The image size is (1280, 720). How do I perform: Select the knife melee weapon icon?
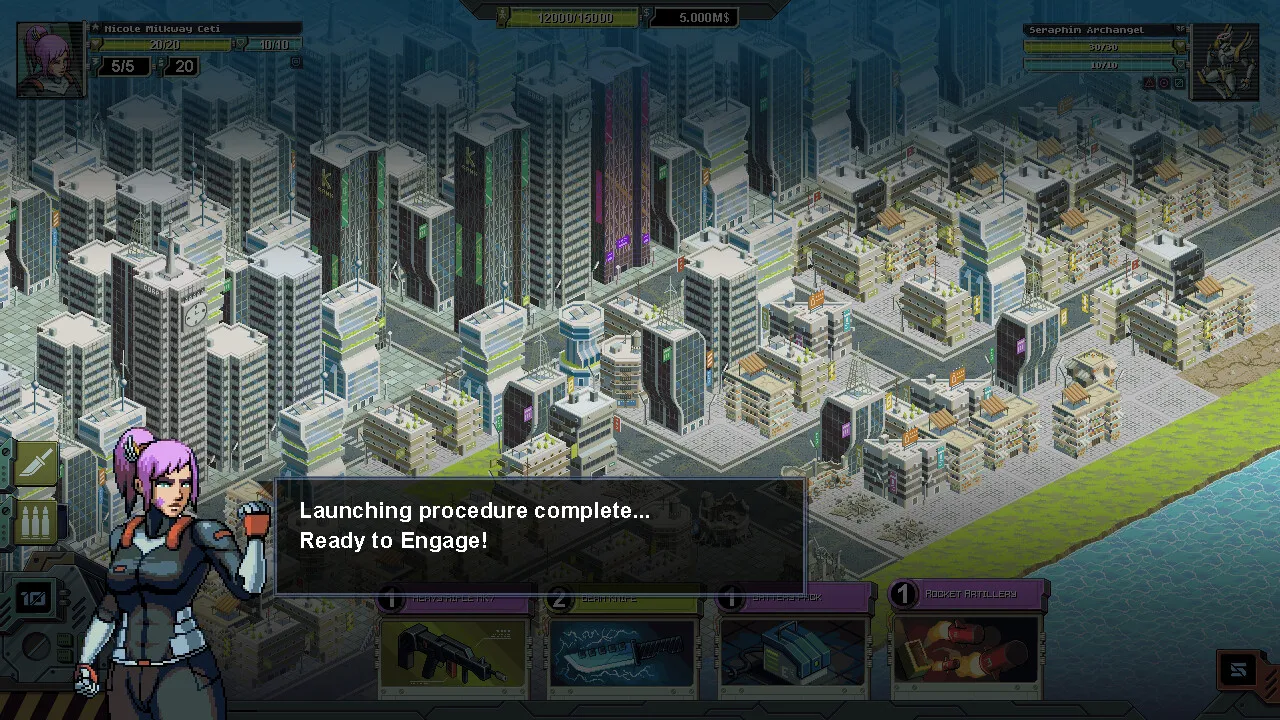click(37, 464)
